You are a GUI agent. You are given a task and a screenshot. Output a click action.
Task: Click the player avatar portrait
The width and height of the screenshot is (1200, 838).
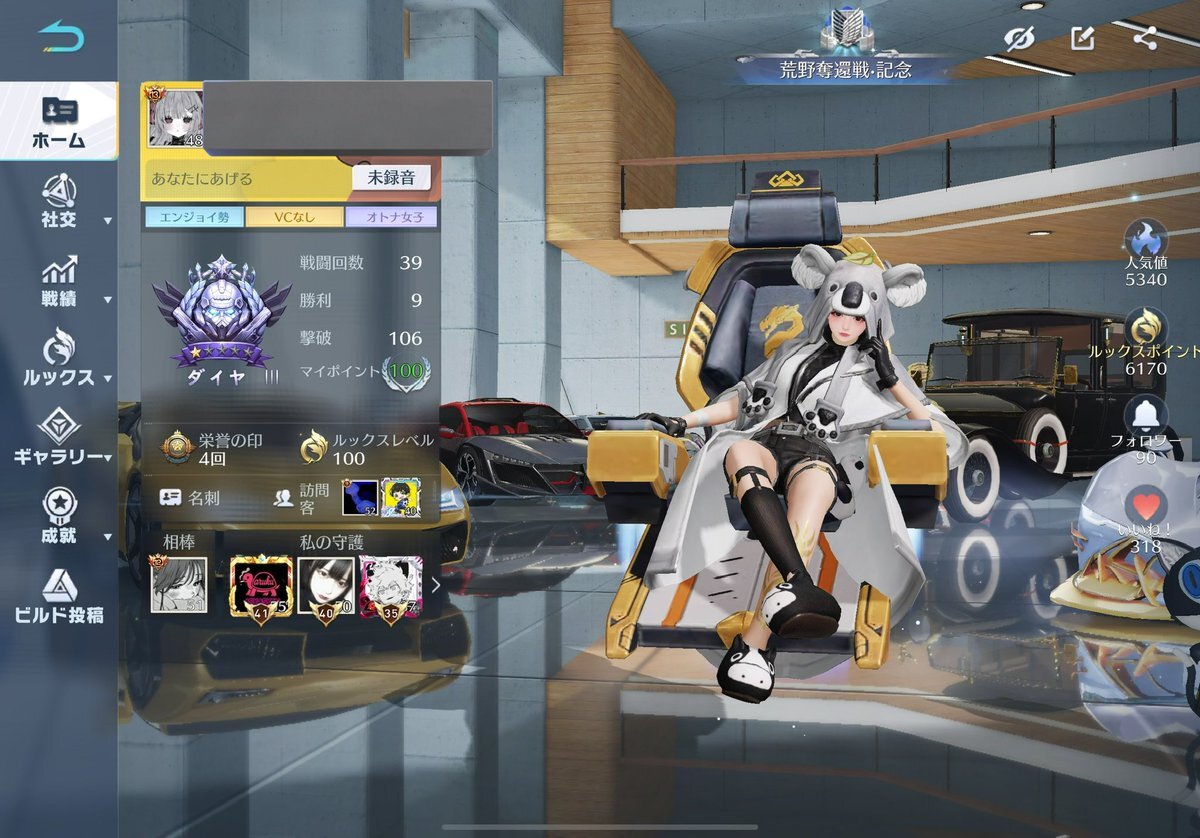point(175,118)
